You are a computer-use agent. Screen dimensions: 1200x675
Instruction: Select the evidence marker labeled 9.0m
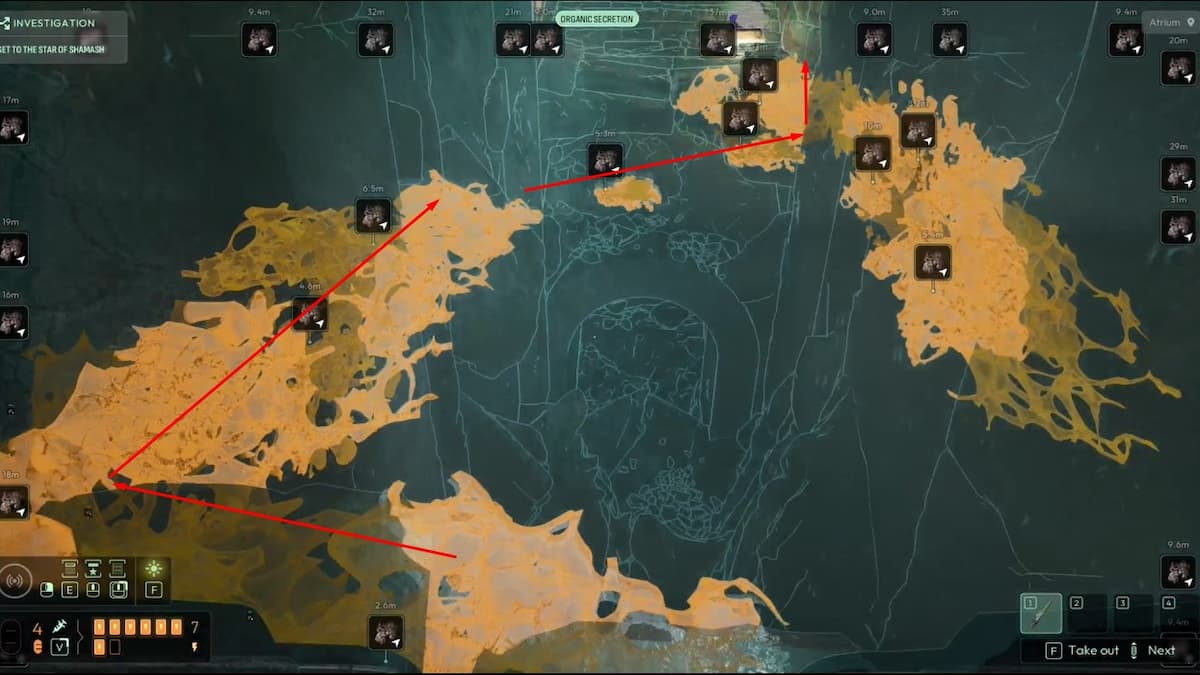pos(874,40)
